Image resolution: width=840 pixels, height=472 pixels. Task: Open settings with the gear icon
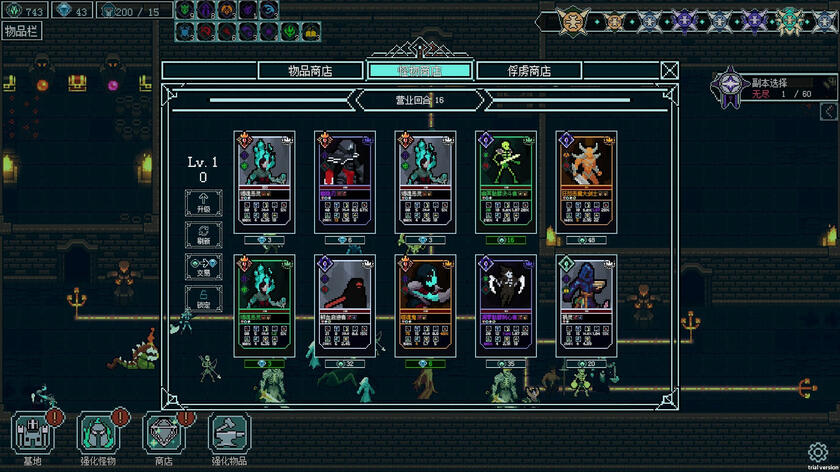click(x=817, y=451)
